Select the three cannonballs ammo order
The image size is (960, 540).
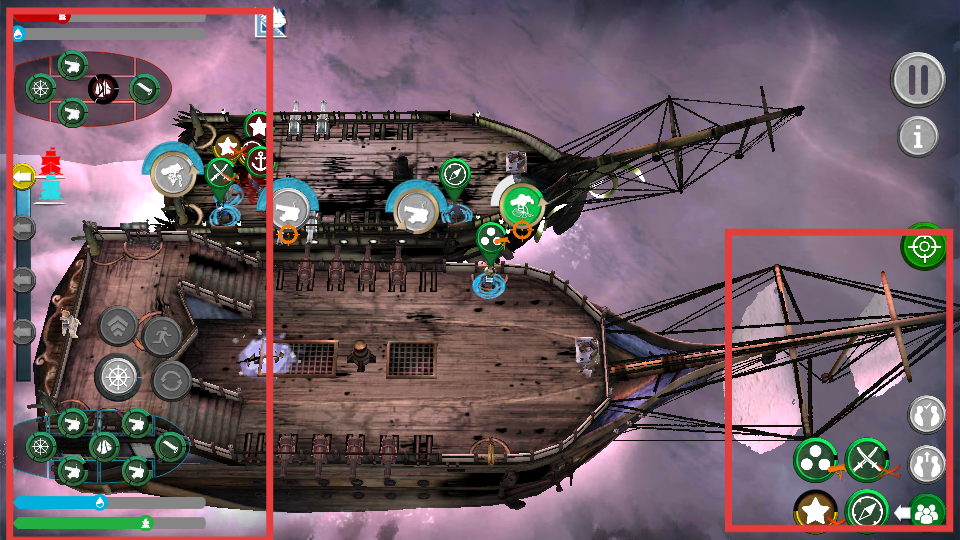(x=815, y=459)
